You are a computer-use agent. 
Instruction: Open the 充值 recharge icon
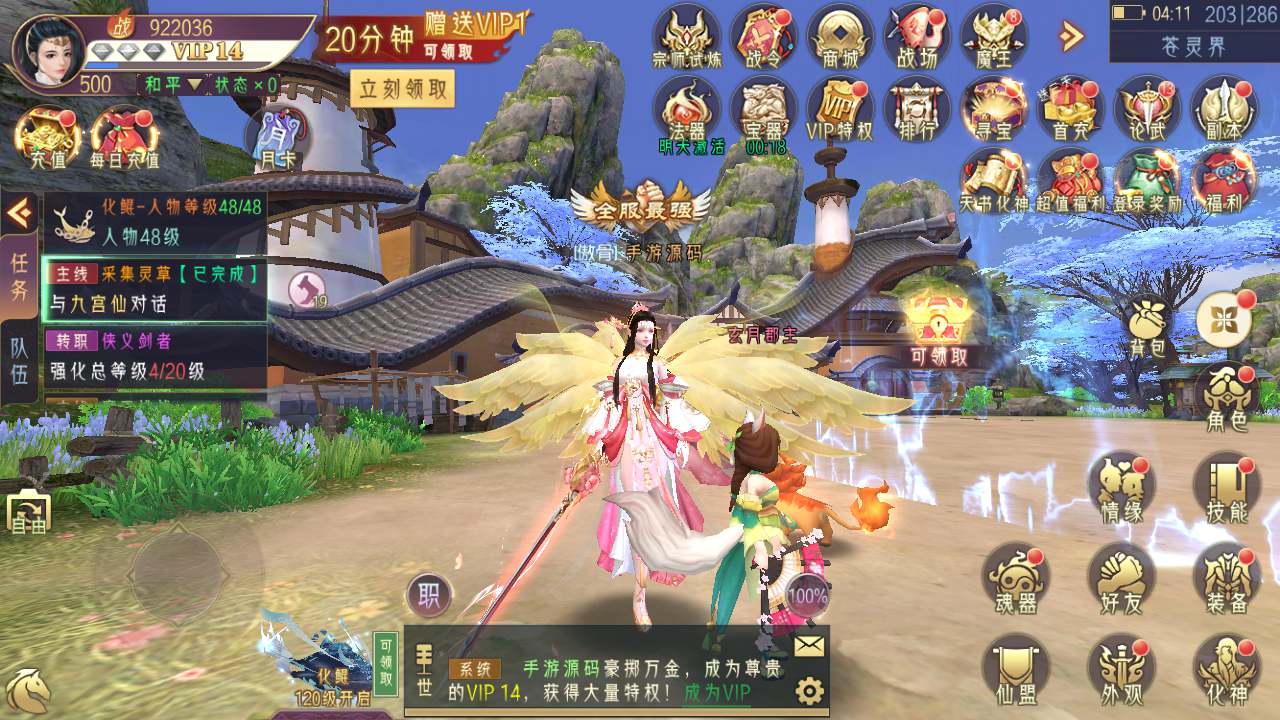pyautogui.click(x=46, y=138)
